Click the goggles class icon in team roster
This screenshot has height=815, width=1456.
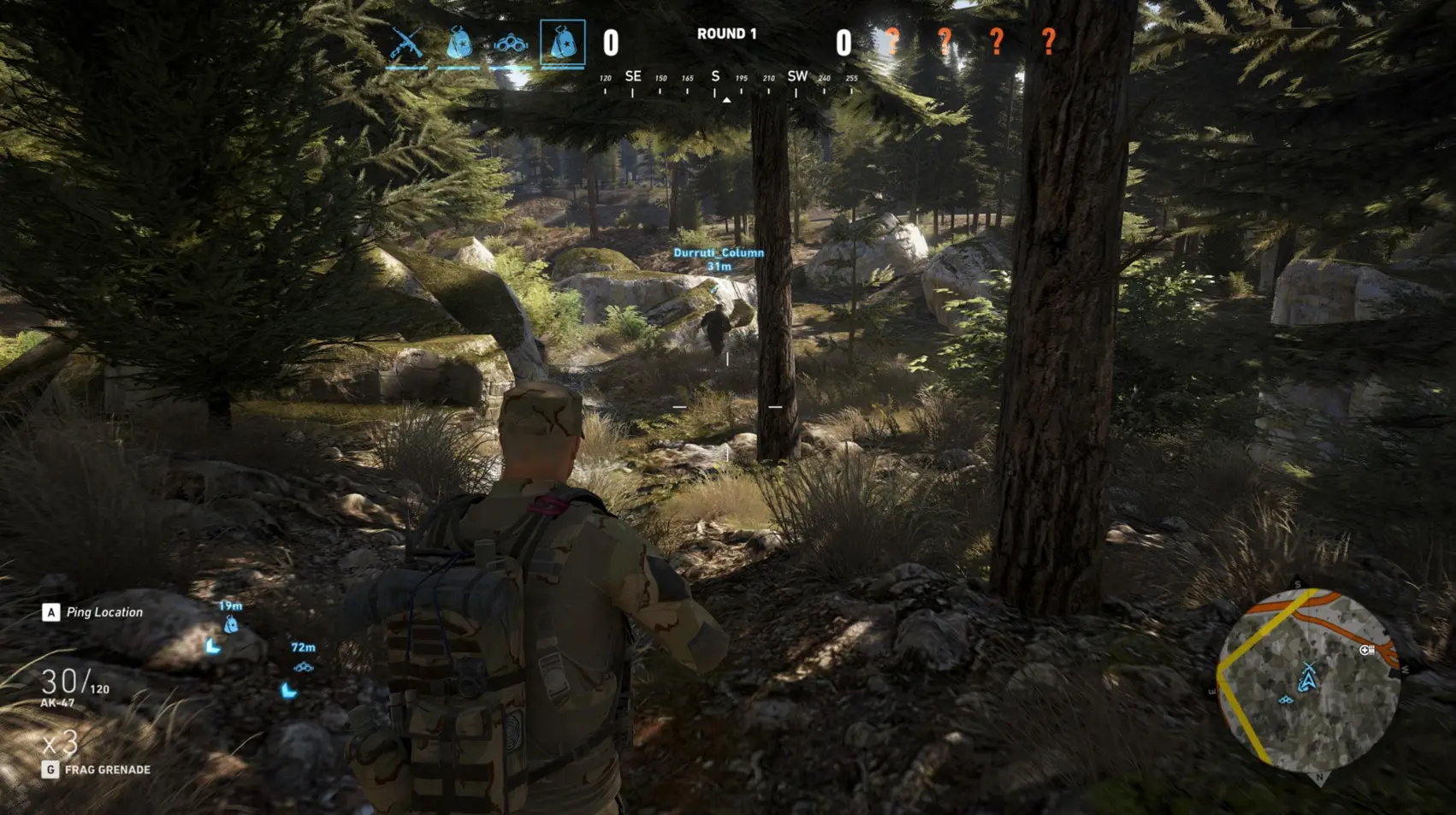click(x=510, y=43)
